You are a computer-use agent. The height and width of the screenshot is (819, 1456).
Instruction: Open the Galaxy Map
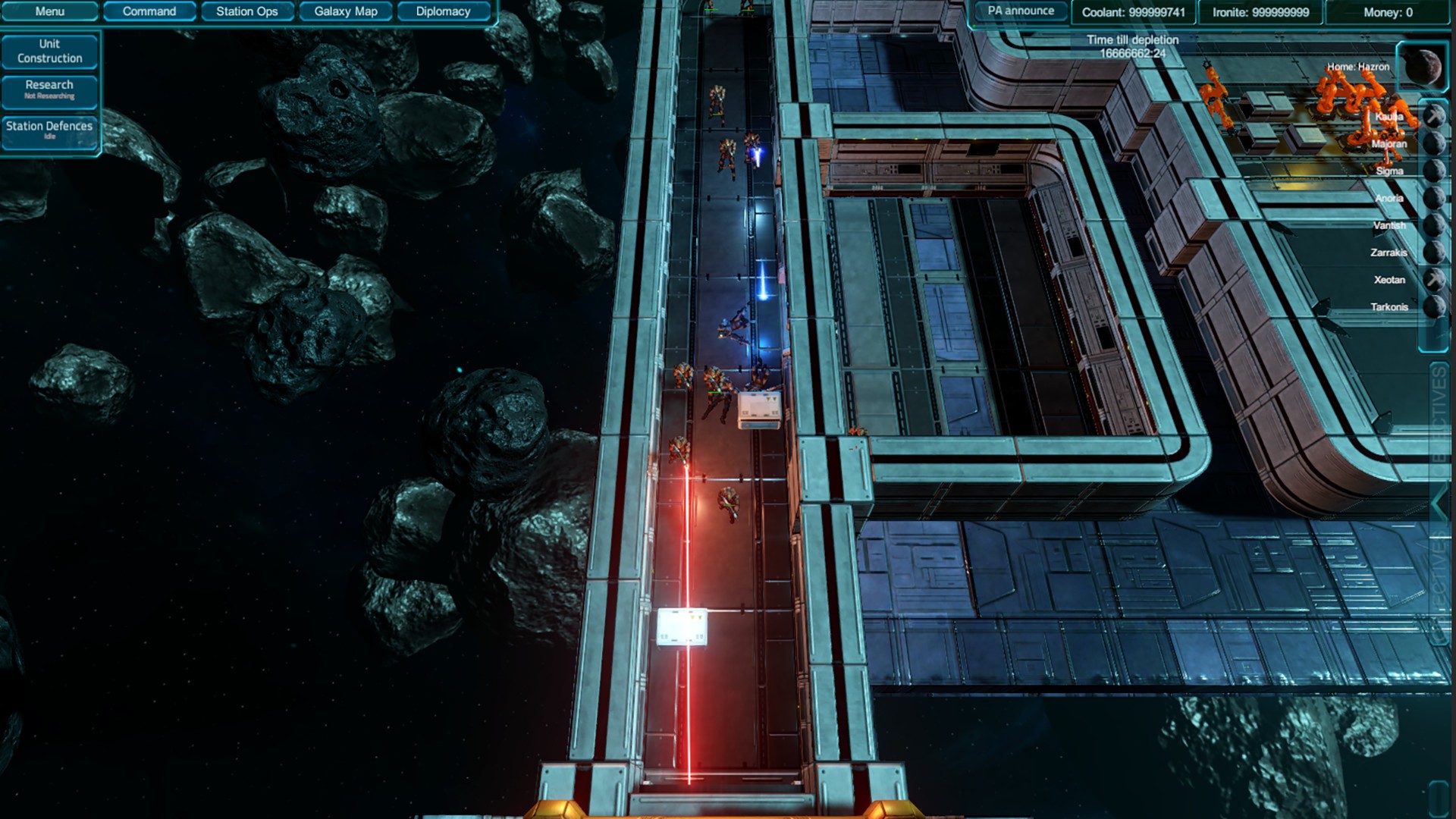345,11
